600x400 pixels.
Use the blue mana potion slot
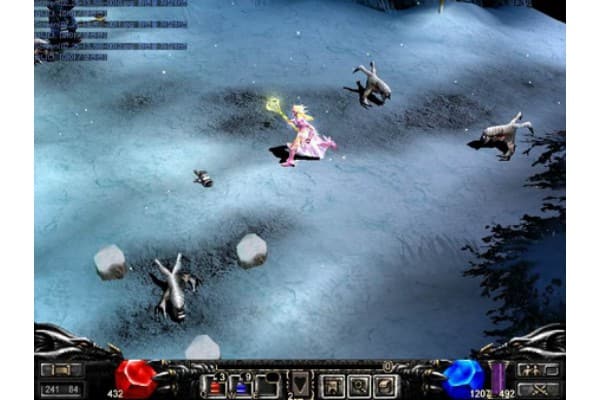pos(240,385)
